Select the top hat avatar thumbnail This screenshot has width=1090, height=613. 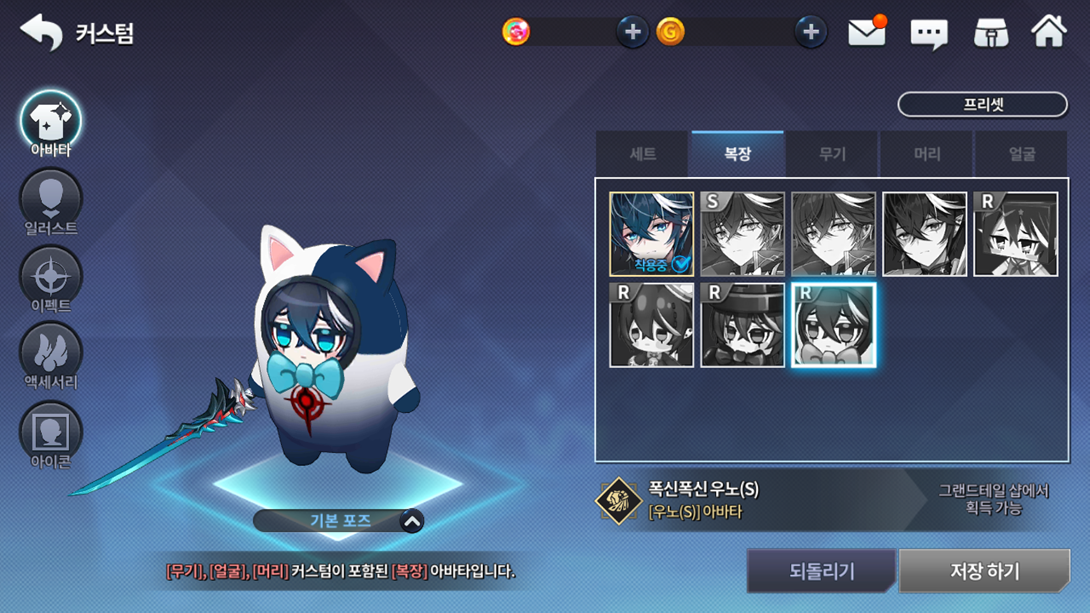[742, 325]
